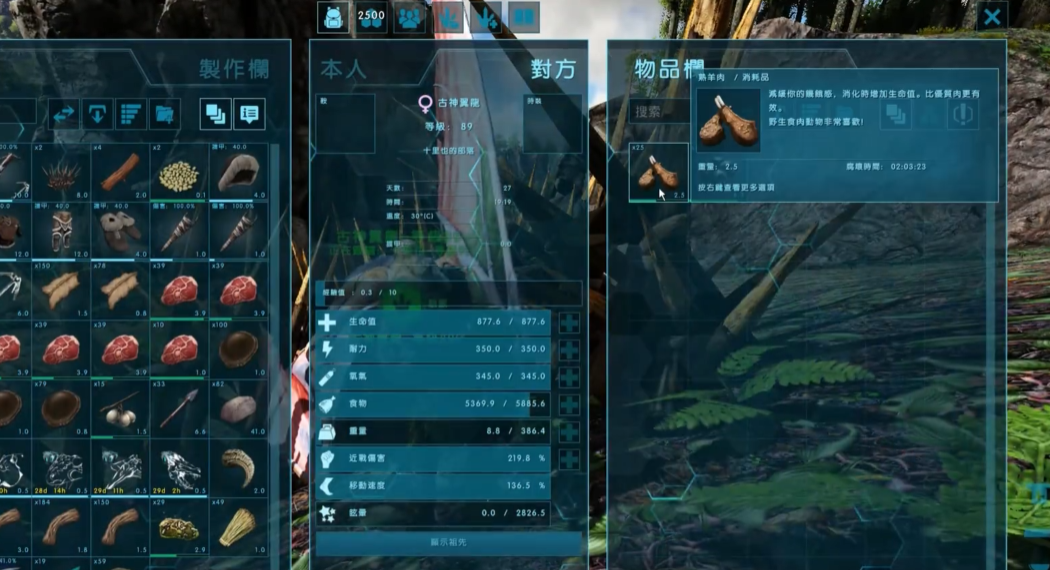Select the stone rock slot

pyautogui.click(x=237, y=407)
